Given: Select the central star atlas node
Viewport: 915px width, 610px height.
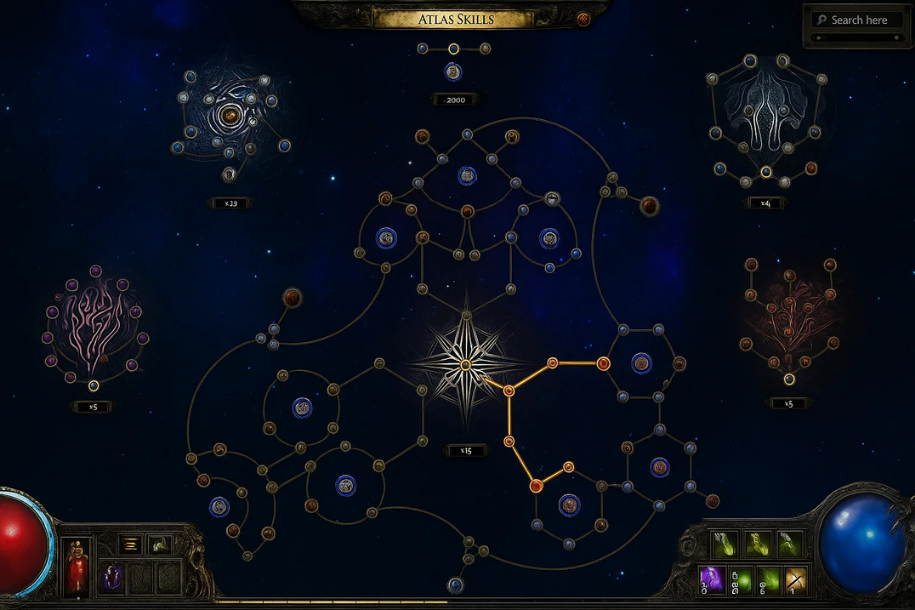Looking at the screenshot, I should (x=466, y=364).
